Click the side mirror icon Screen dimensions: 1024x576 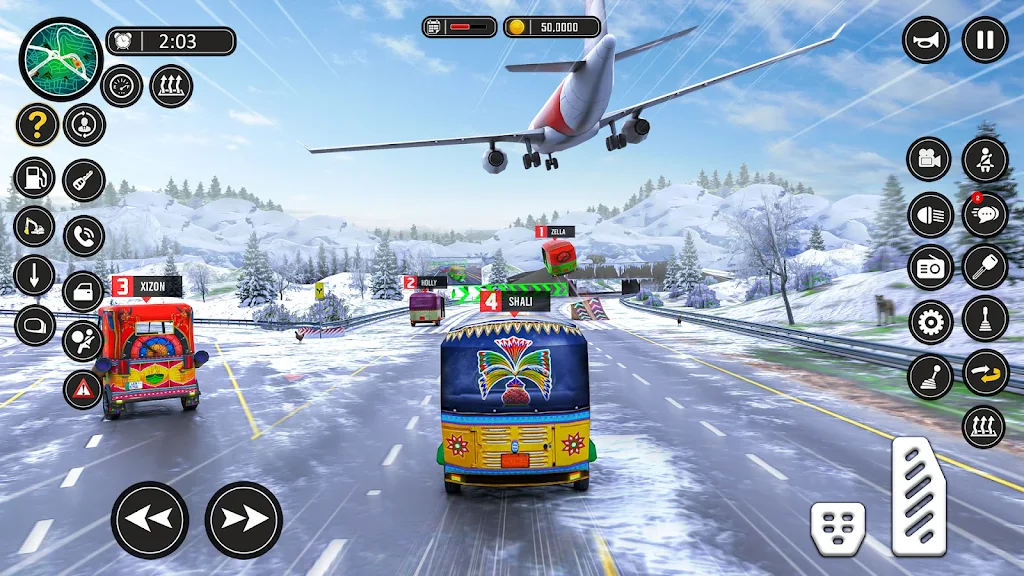tap(34, 325)
